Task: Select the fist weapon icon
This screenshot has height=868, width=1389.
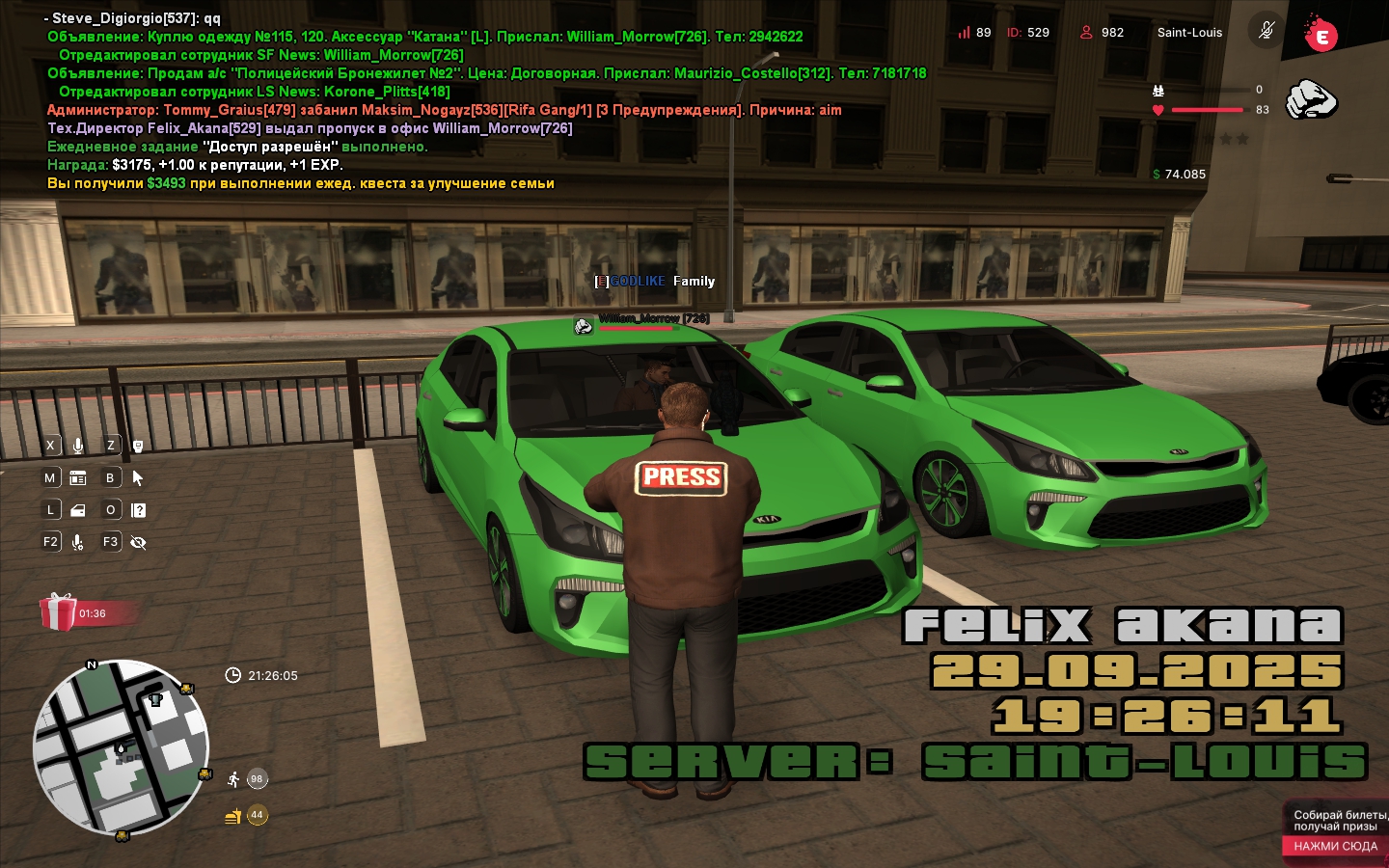Action: click(x=1312, y=99)
